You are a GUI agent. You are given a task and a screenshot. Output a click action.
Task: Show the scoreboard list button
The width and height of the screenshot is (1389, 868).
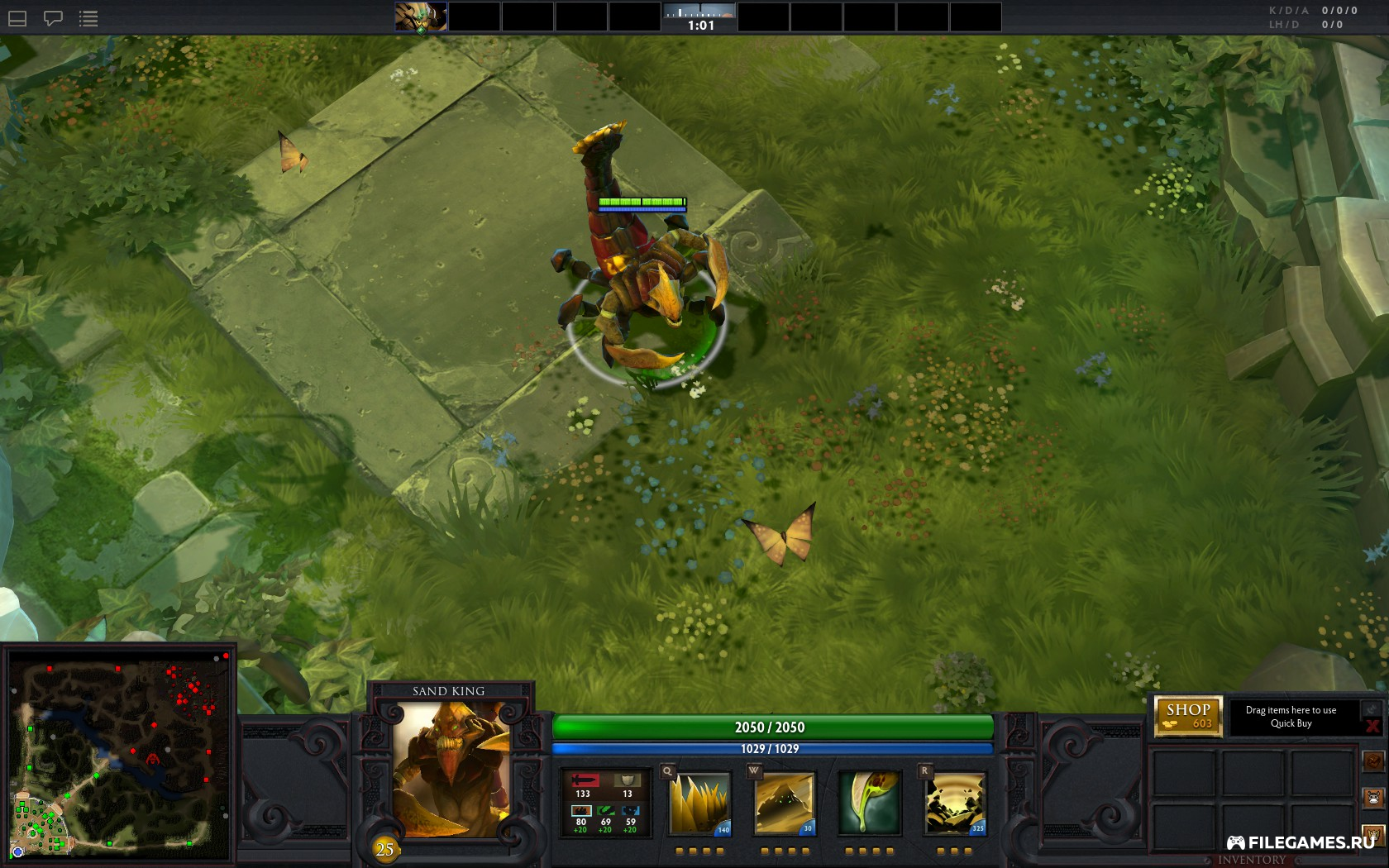[x=88, y=18]
